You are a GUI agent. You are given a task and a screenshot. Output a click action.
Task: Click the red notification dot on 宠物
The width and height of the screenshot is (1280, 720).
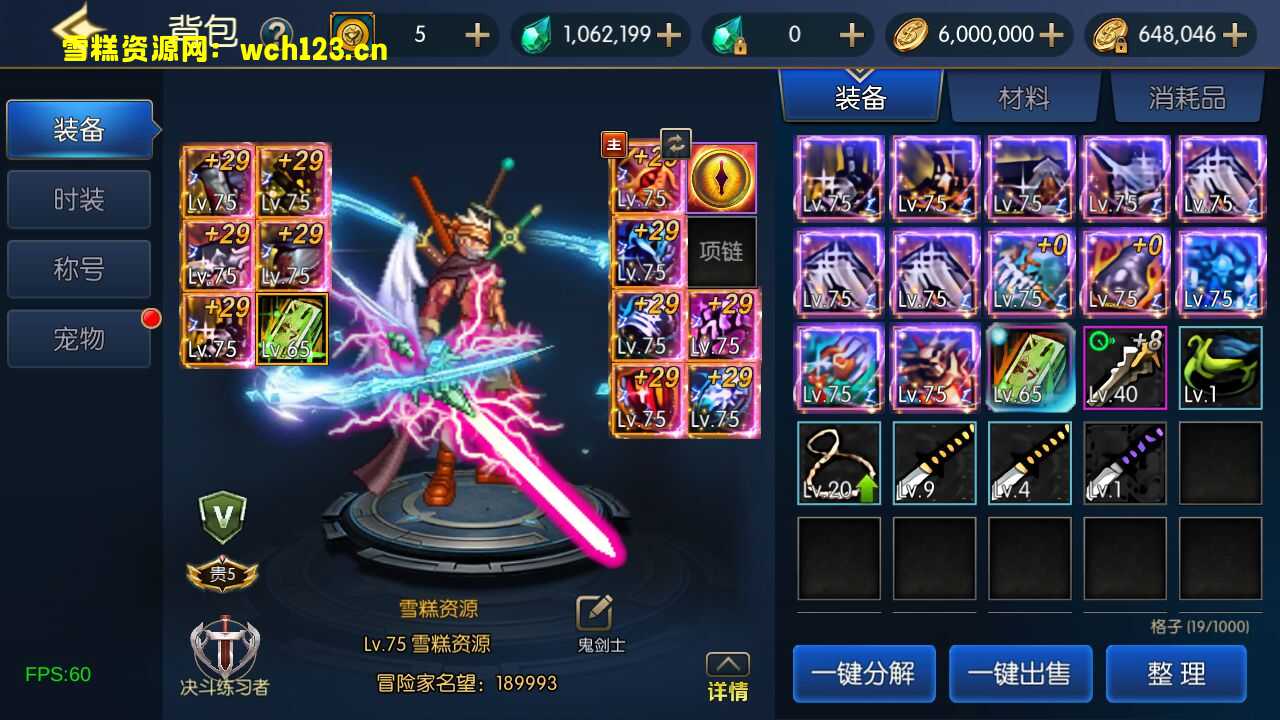(x=151, y=318)
